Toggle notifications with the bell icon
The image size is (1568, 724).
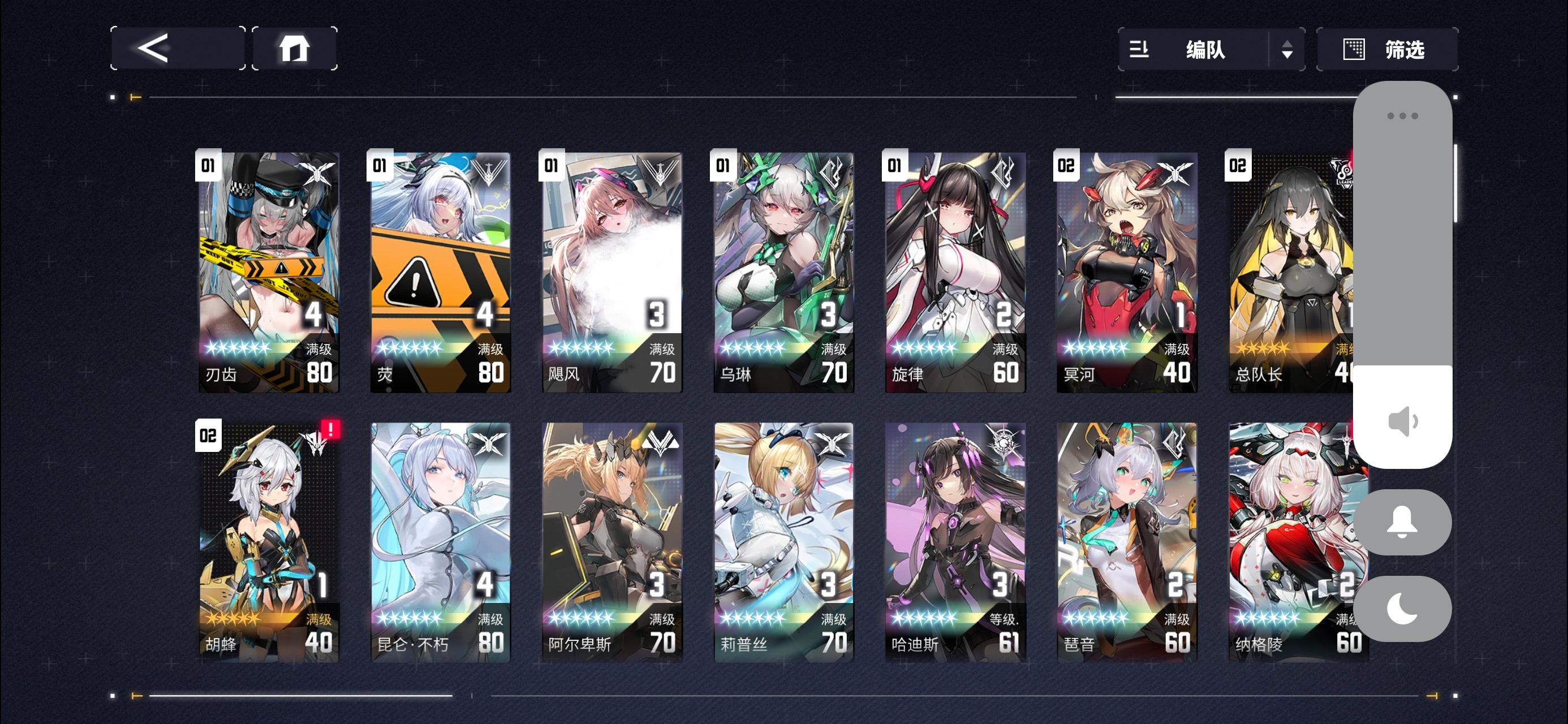click(x=1402, y=523)
